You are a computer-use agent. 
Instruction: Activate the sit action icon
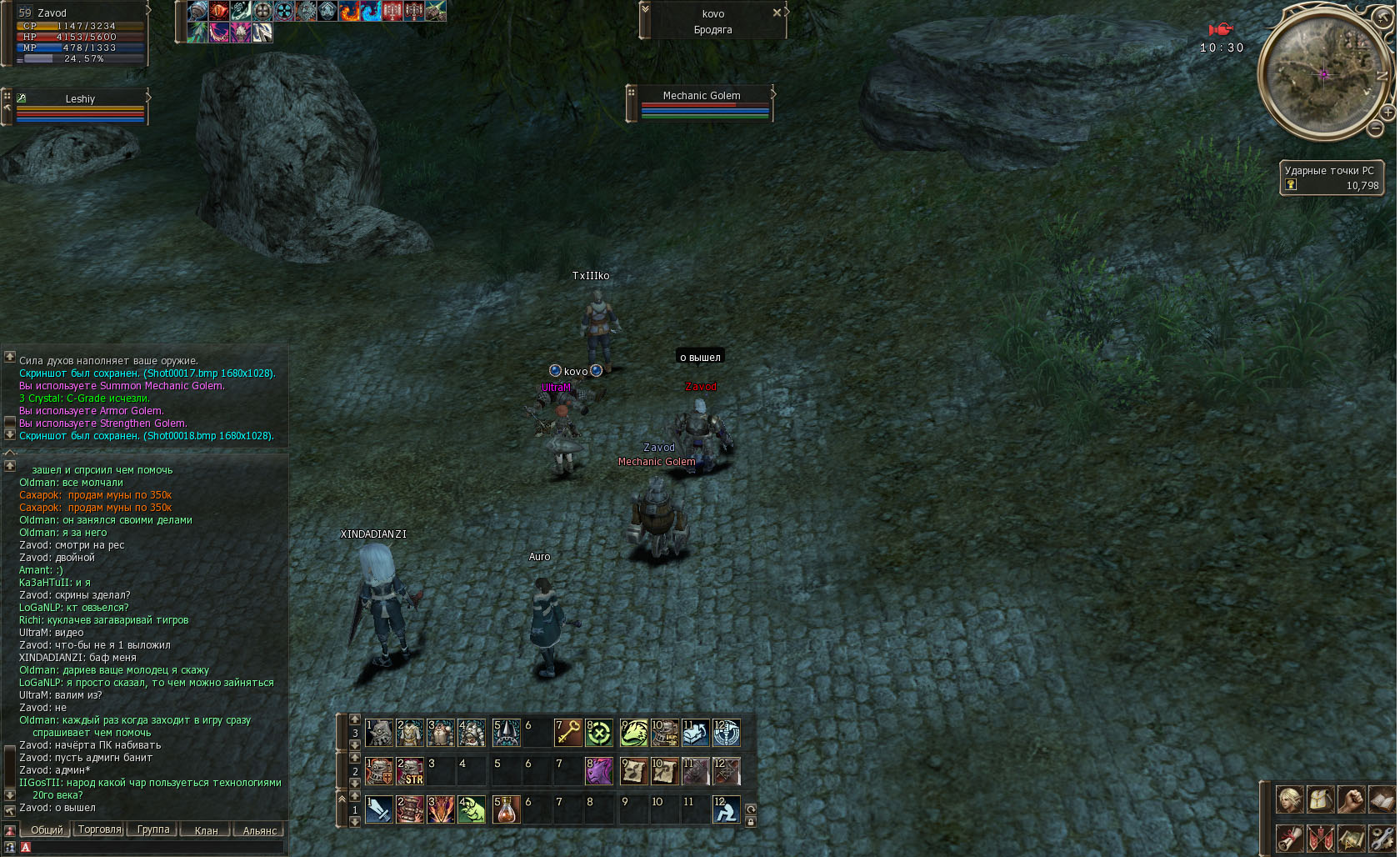click(x=726, y=809)
